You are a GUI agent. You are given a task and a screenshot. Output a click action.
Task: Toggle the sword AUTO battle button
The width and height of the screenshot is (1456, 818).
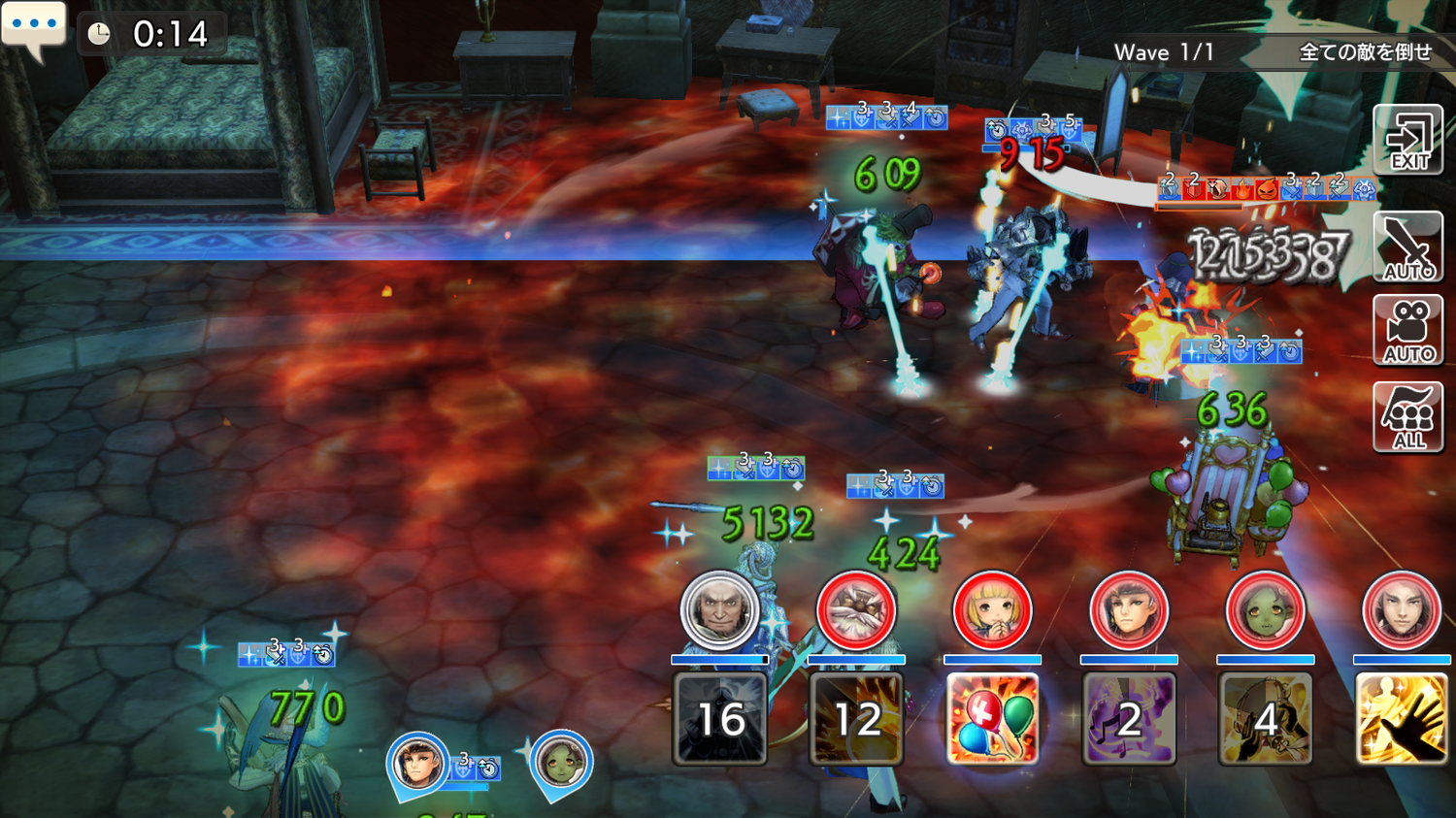[1408, 247]
